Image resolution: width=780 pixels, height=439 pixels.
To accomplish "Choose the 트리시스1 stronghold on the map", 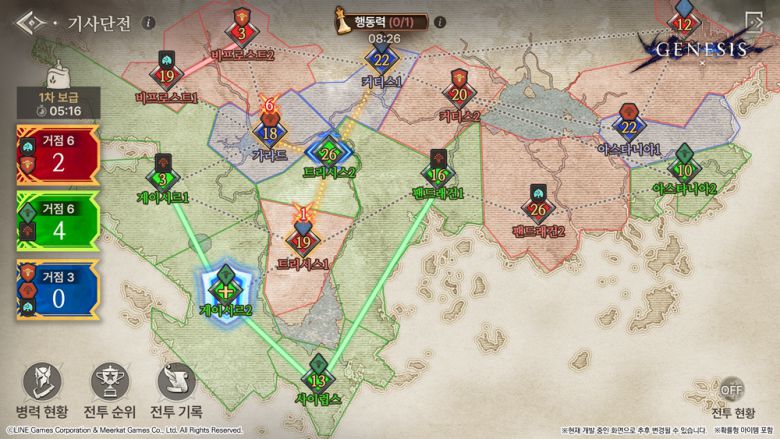I will [304, 239].
